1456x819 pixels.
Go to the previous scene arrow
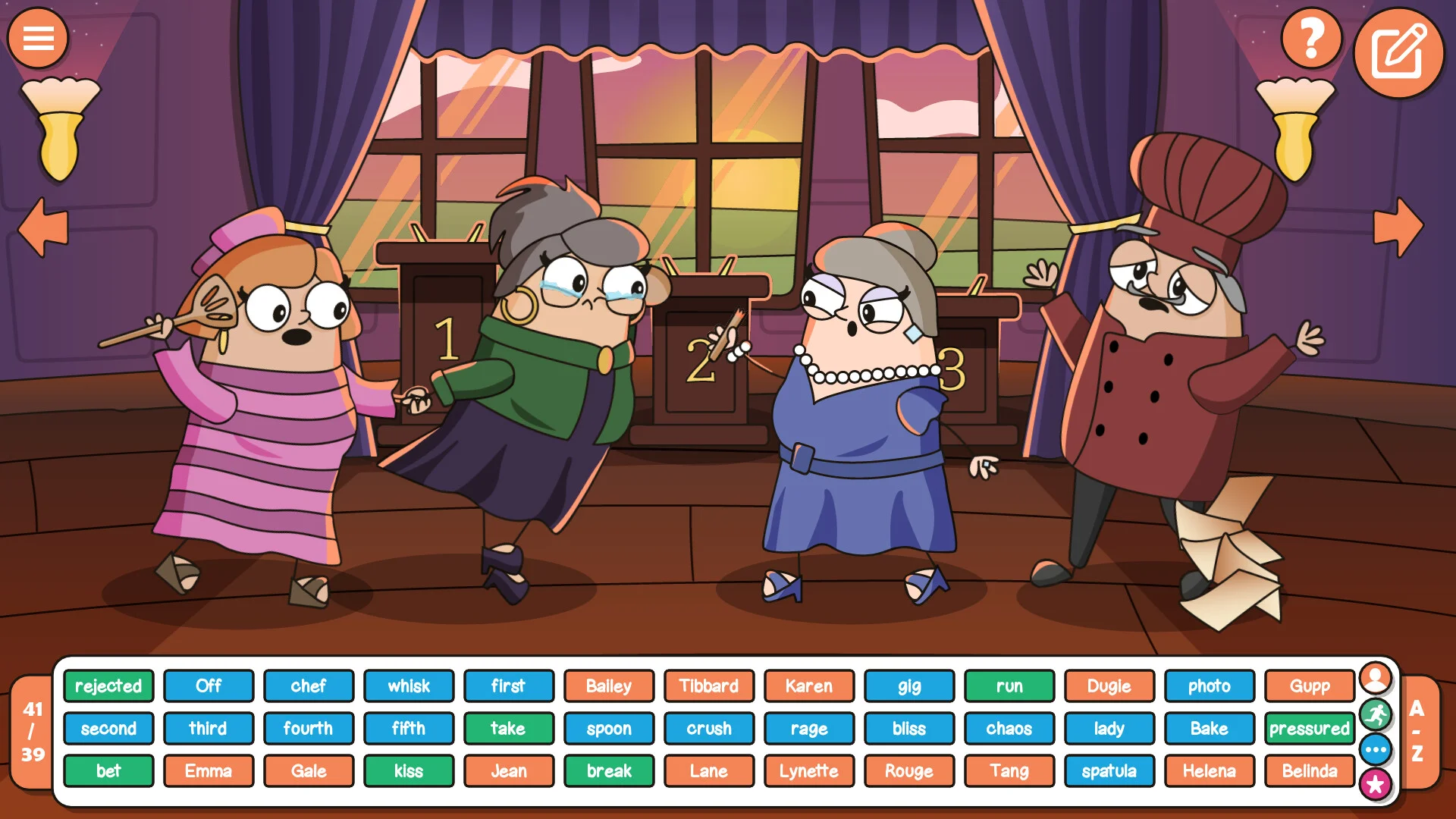click(43, 227)
